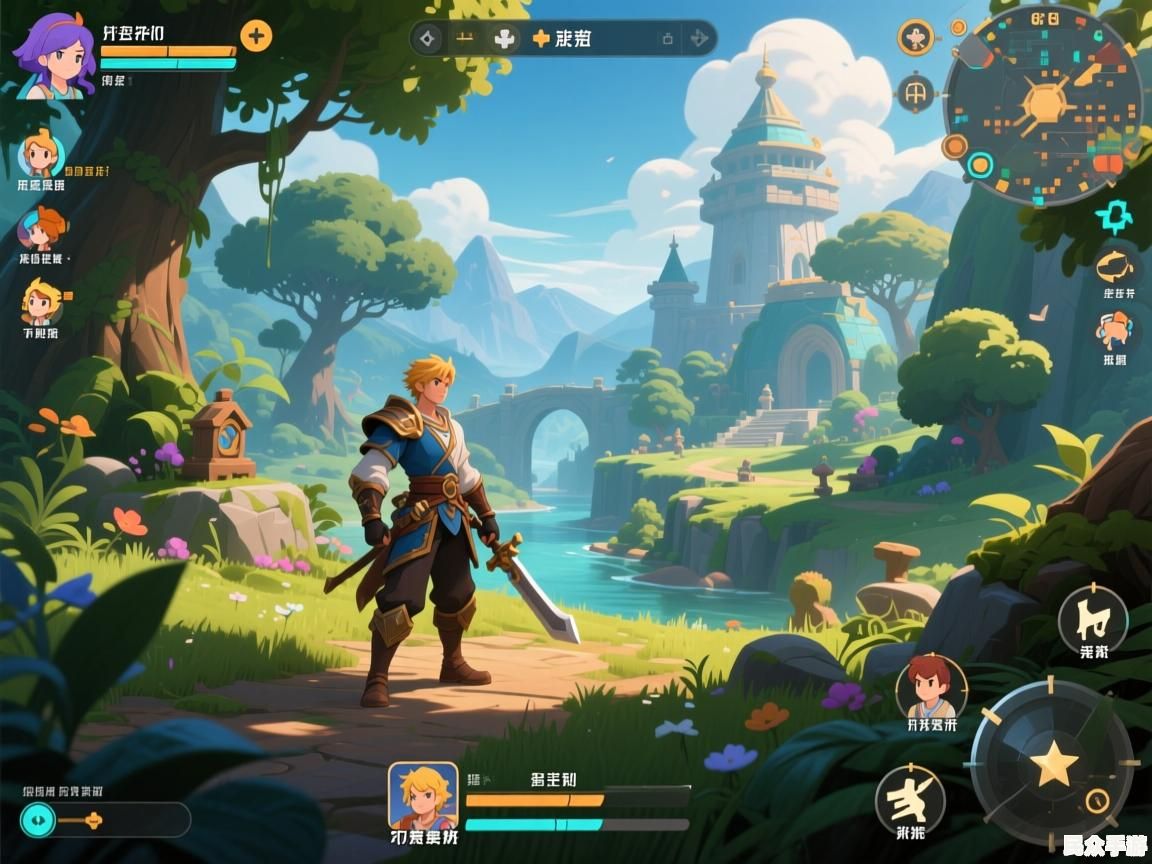Click the orange backpack character icon on the right
The image size is (1152, 864).
(1115, 330)
